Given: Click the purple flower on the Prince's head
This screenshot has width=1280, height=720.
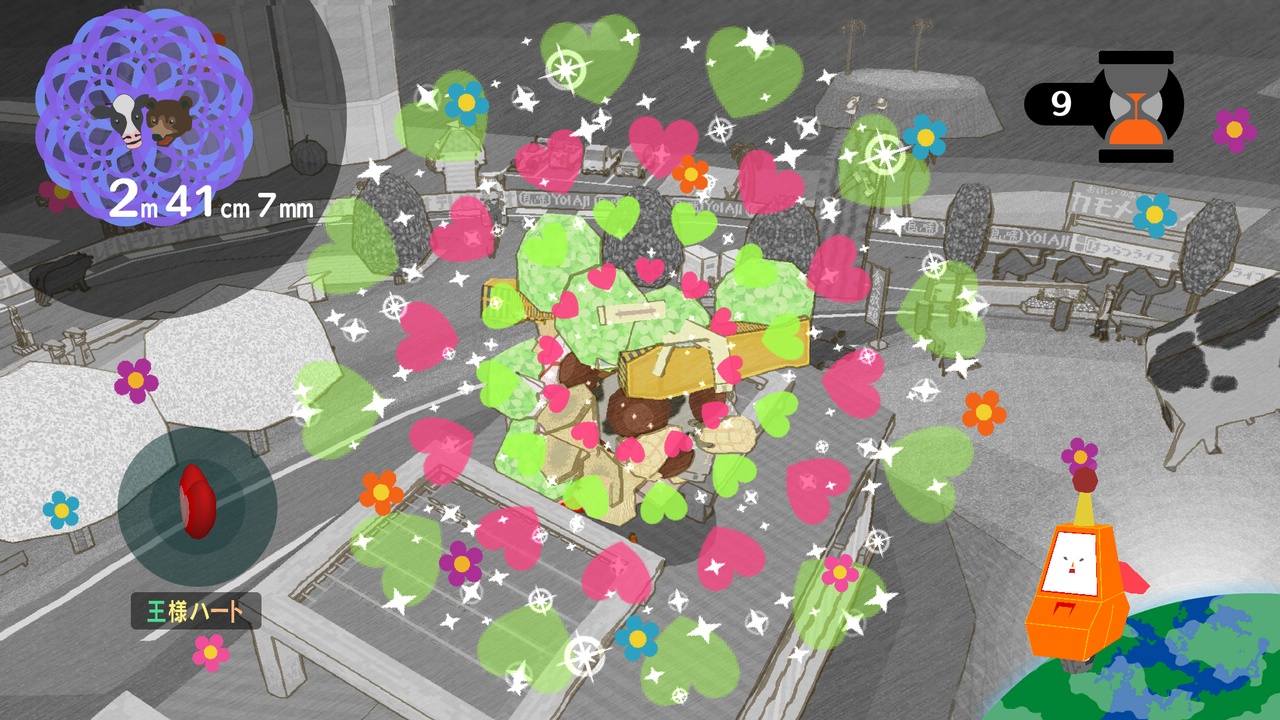Looking at the screenshot, I should (x=1078, y=455).
